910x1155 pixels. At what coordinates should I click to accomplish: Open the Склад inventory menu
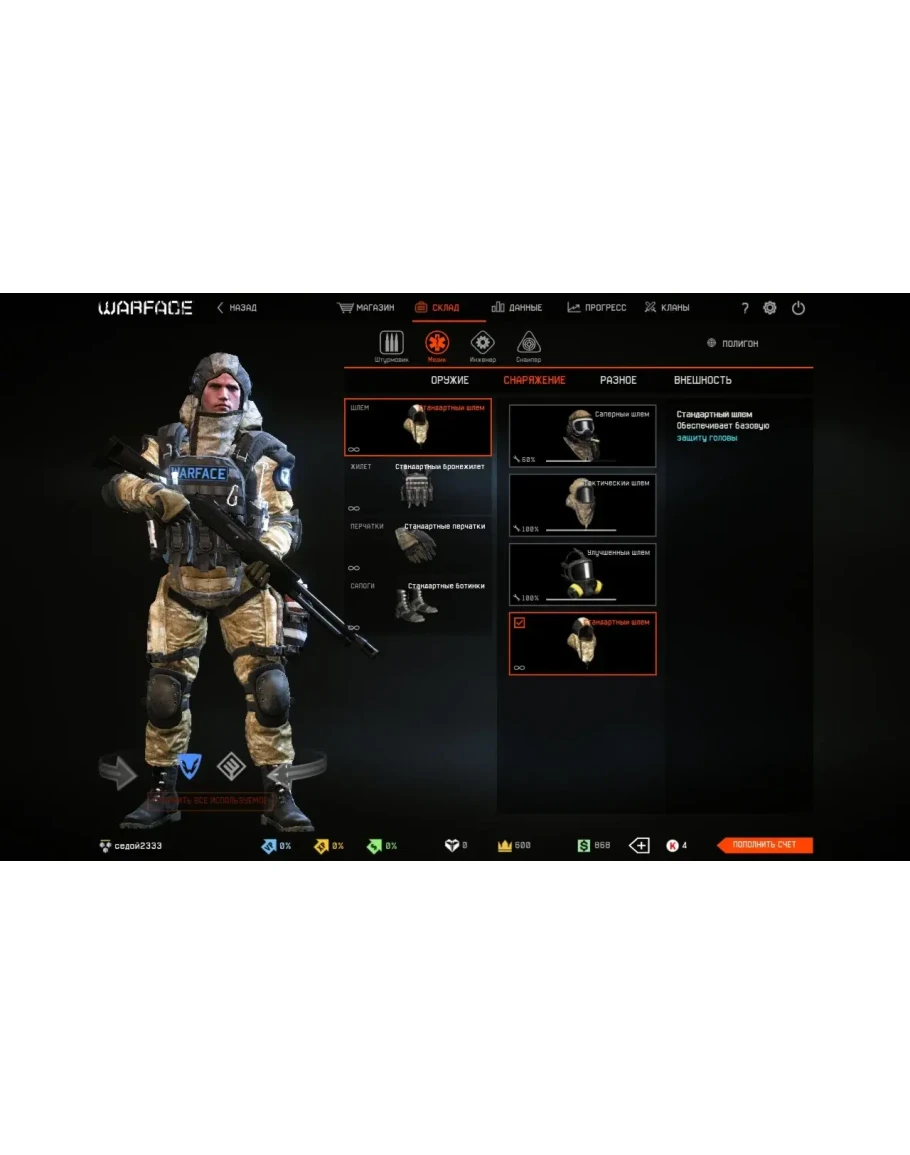click(x=437, y=308)
